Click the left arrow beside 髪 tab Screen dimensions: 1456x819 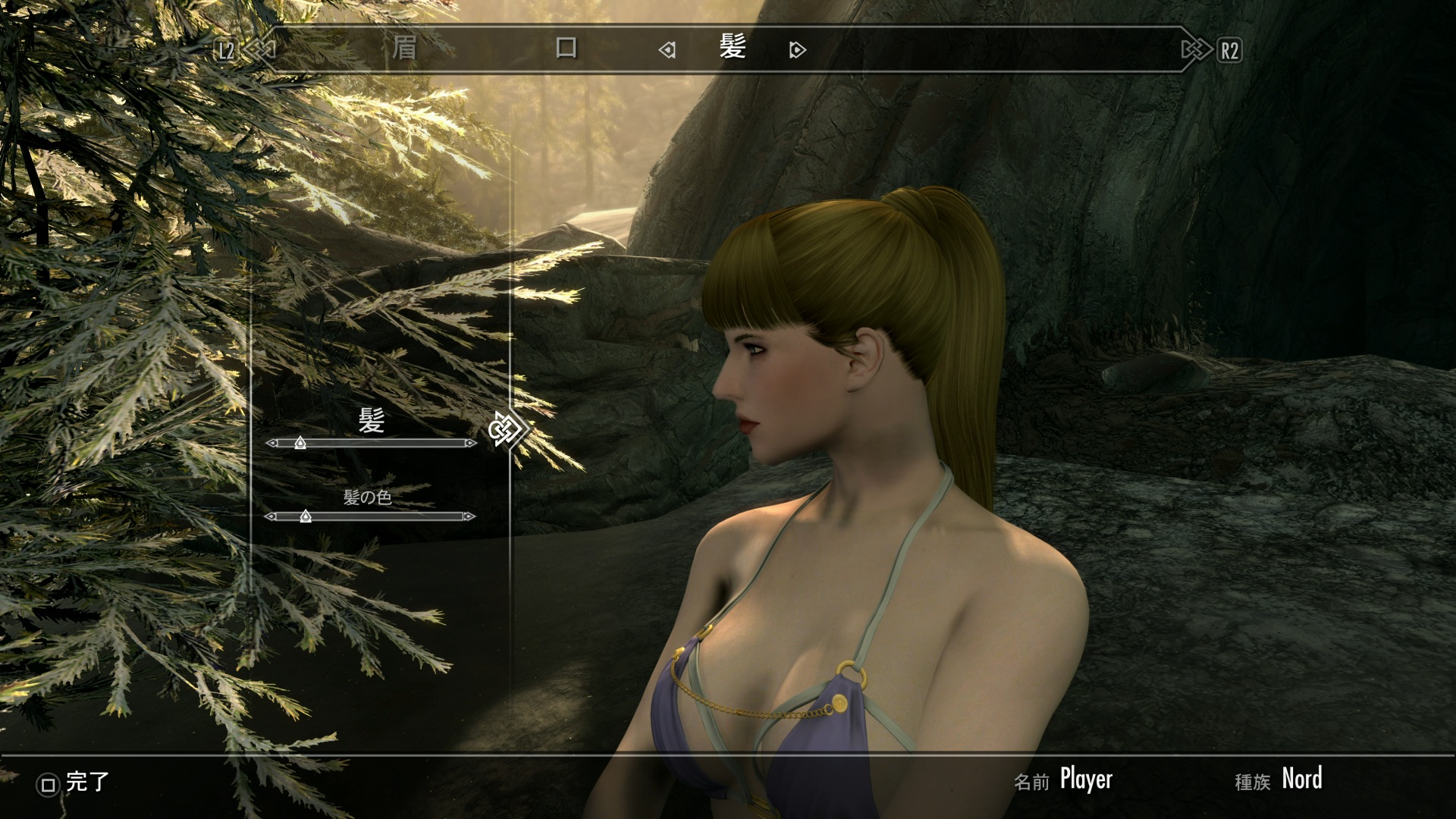pos(667,50)
